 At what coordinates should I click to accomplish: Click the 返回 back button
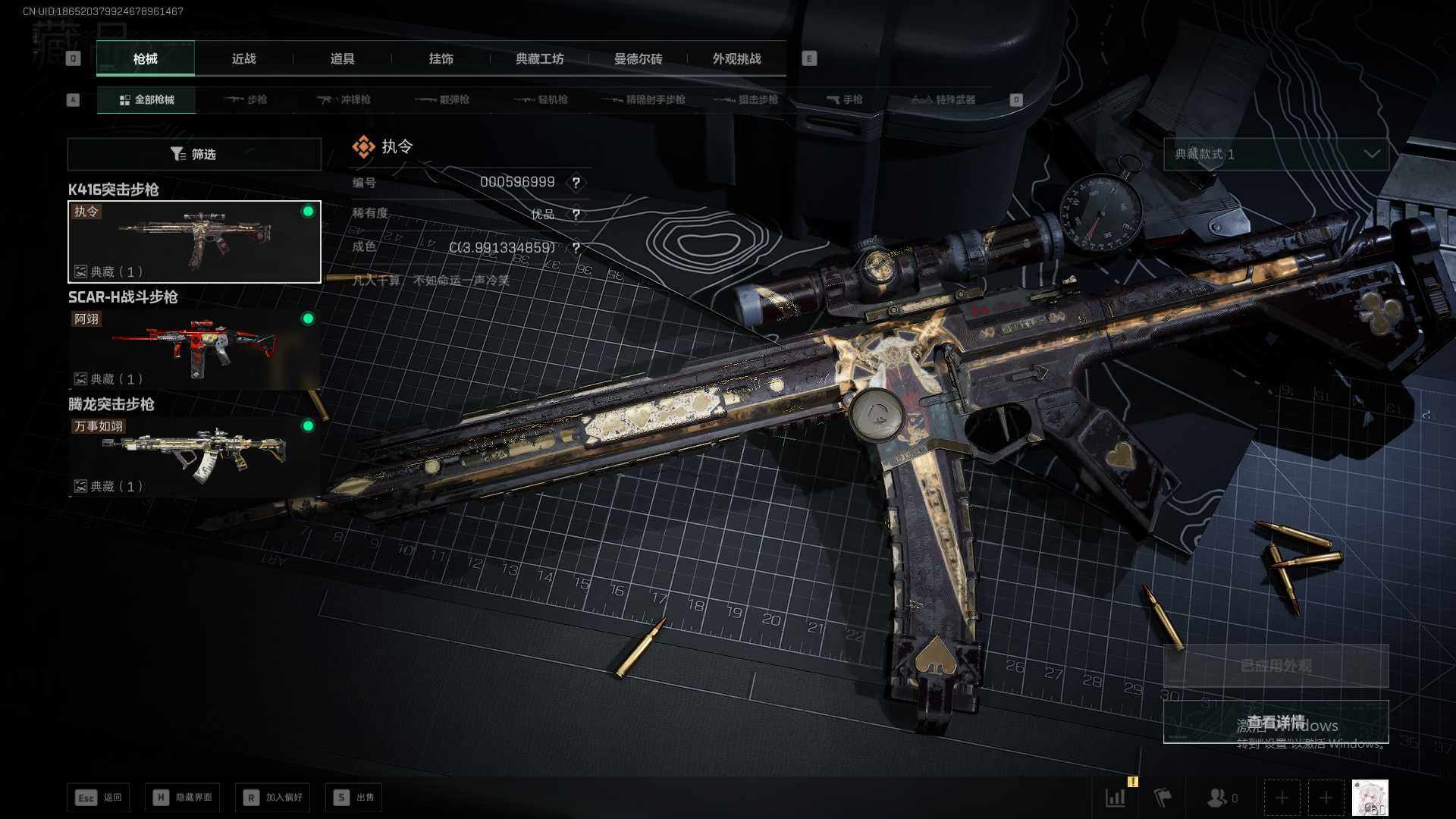99,798
